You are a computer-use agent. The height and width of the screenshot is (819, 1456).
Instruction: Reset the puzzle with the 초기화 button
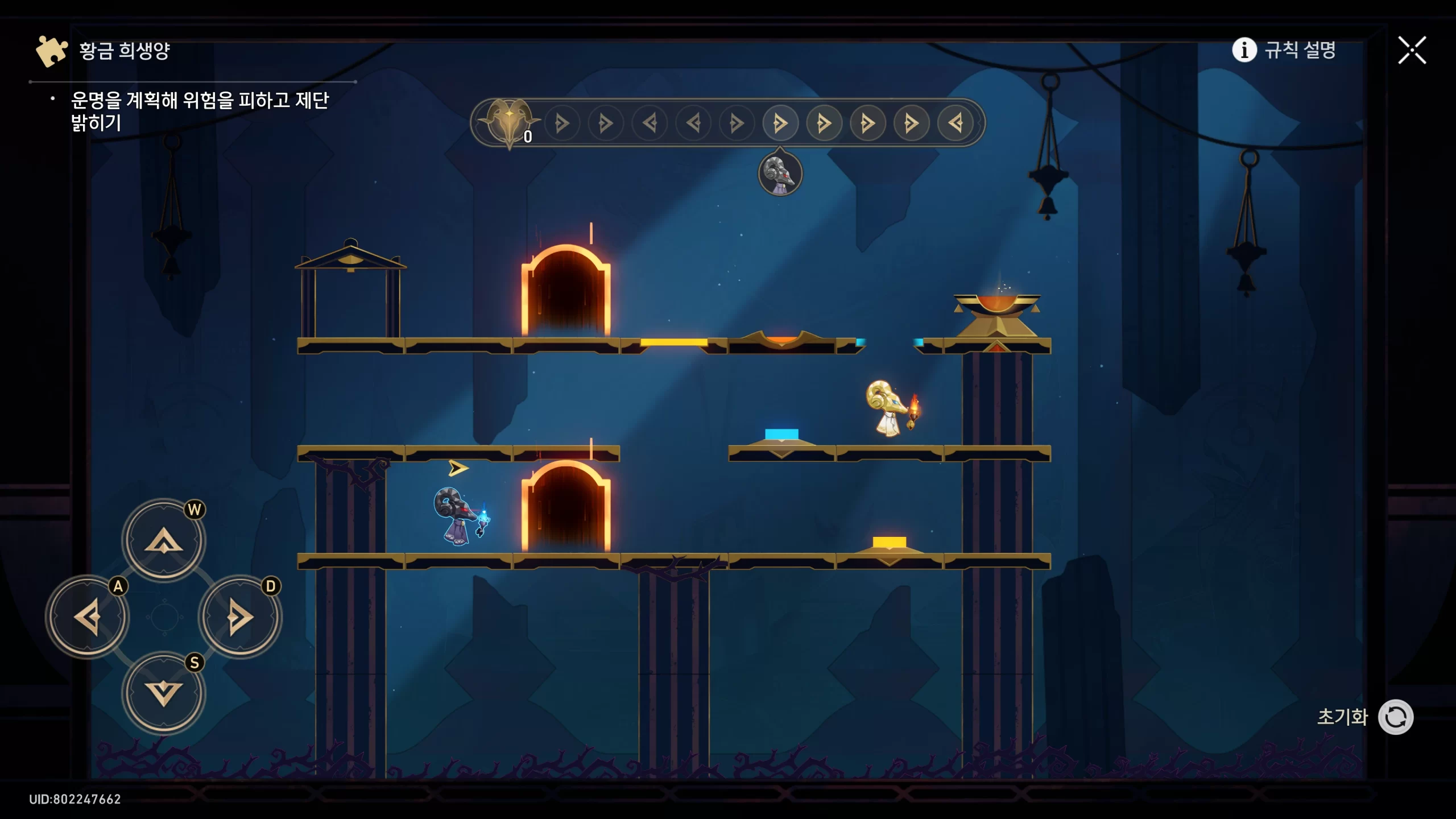(1395, 717)
